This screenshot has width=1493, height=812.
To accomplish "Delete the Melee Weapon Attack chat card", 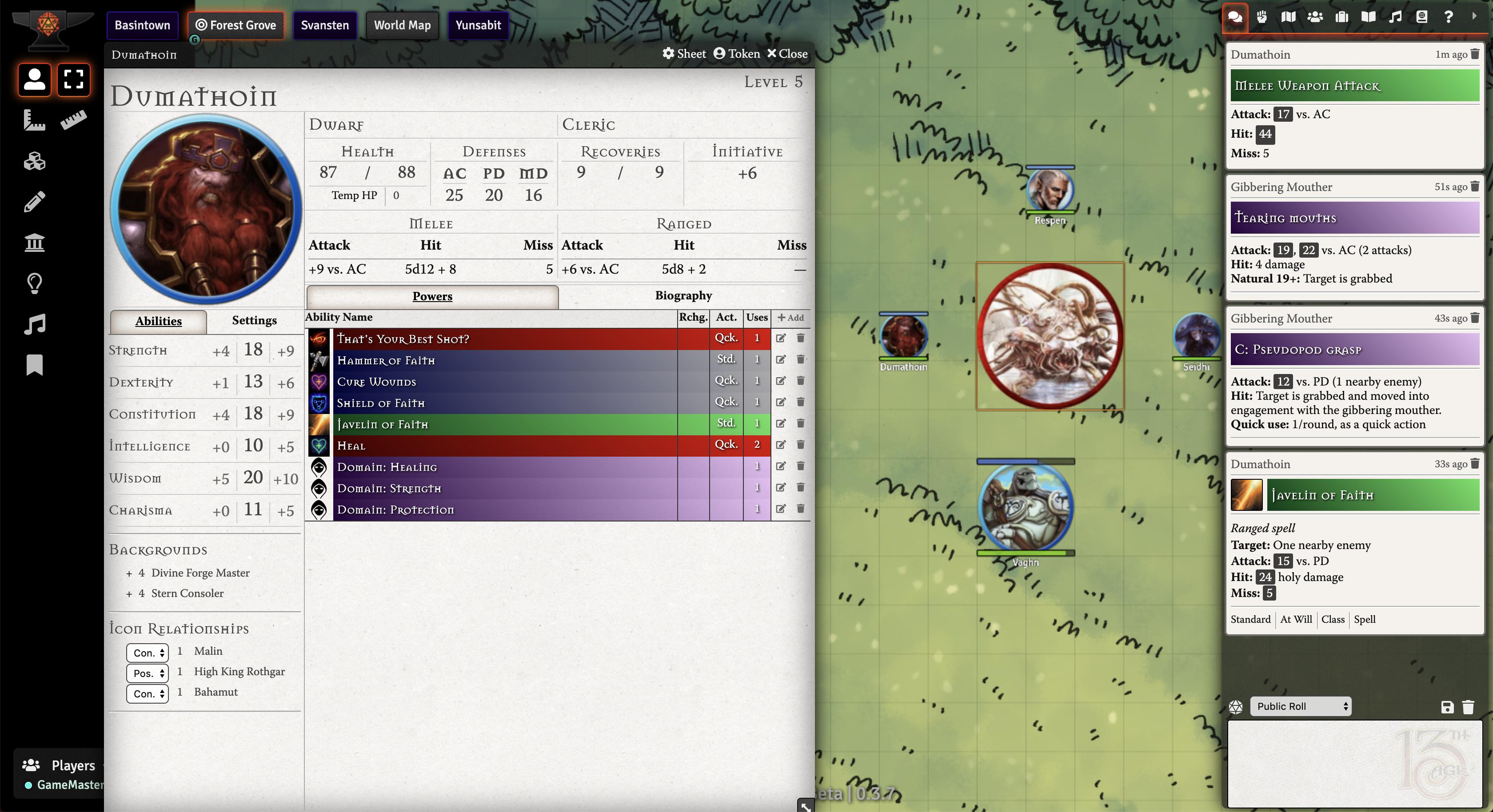I will pos(1474,55).
